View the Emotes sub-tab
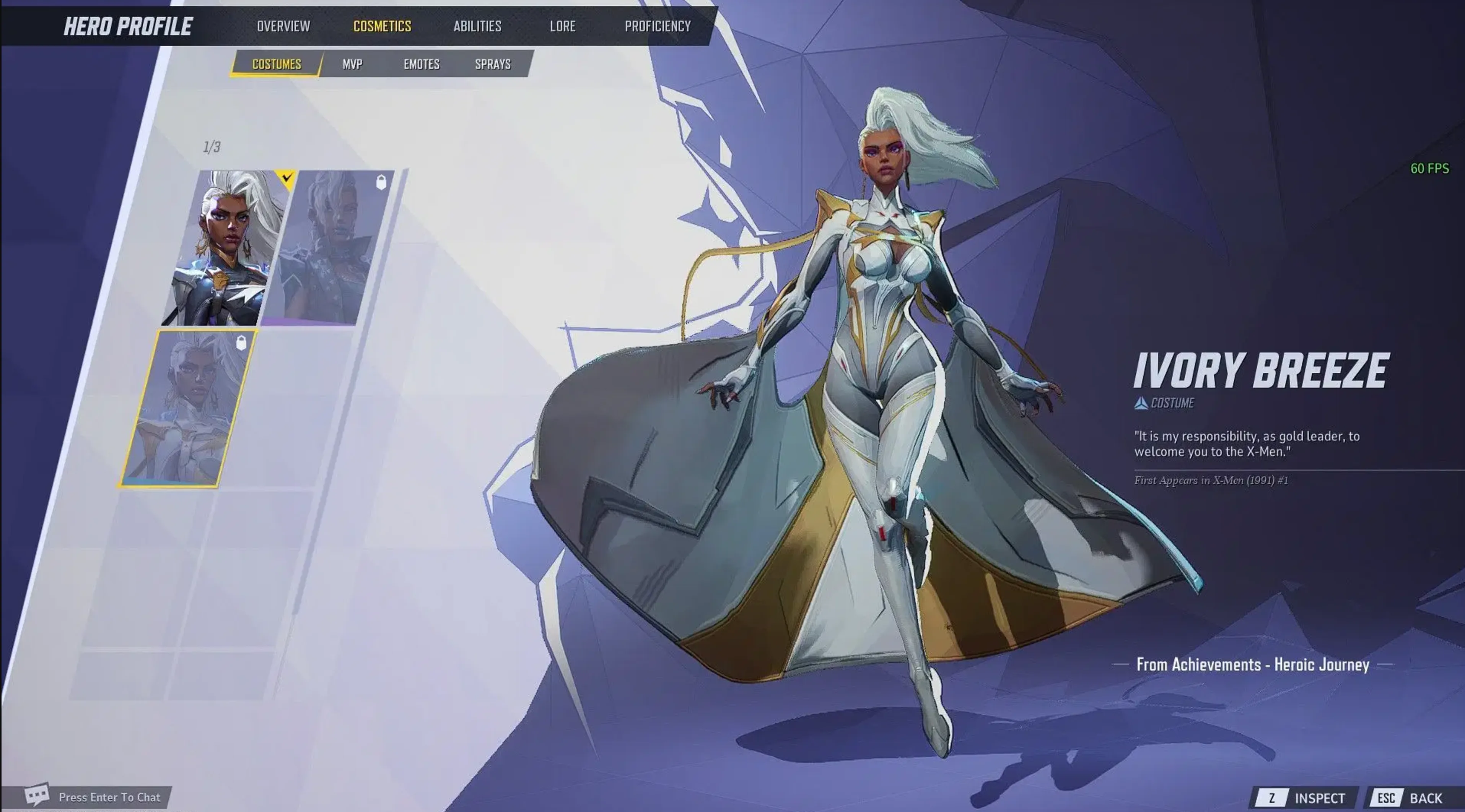 pyautogui.click(x=422, y=64)
